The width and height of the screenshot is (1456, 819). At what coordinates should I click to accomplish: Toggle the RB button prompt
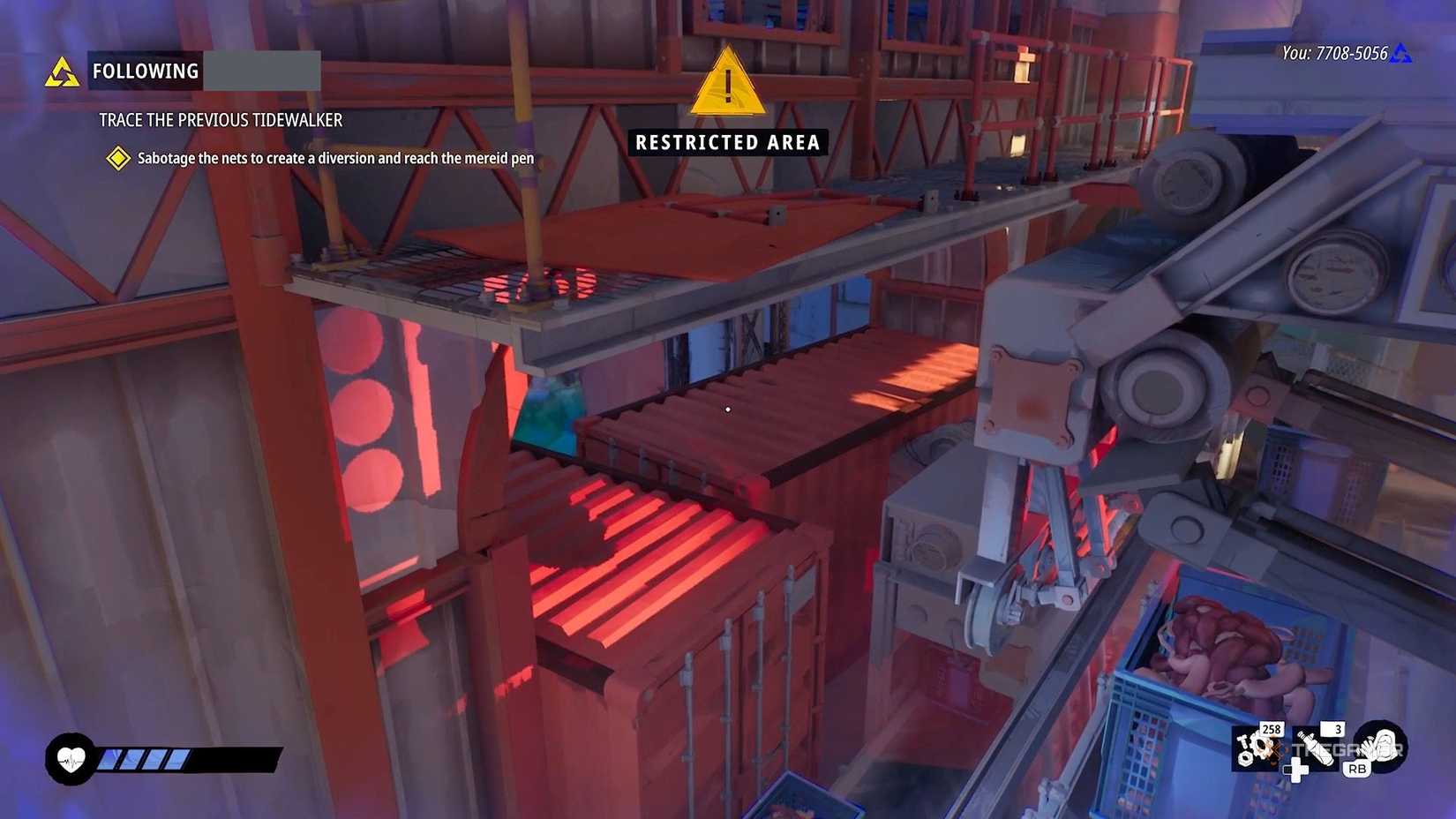coord(1356,769)
